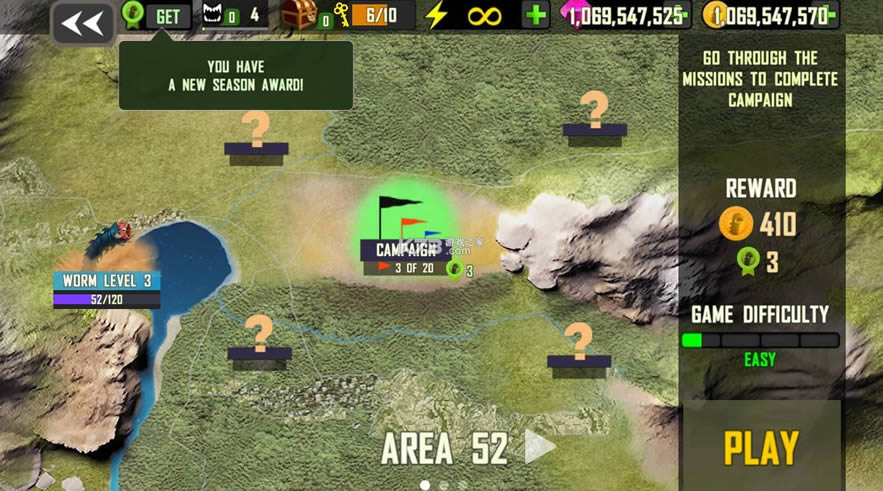The image size is (883, 491).
Task: Go to the next area arrow beside Area 52
Action: coord(539,448)
